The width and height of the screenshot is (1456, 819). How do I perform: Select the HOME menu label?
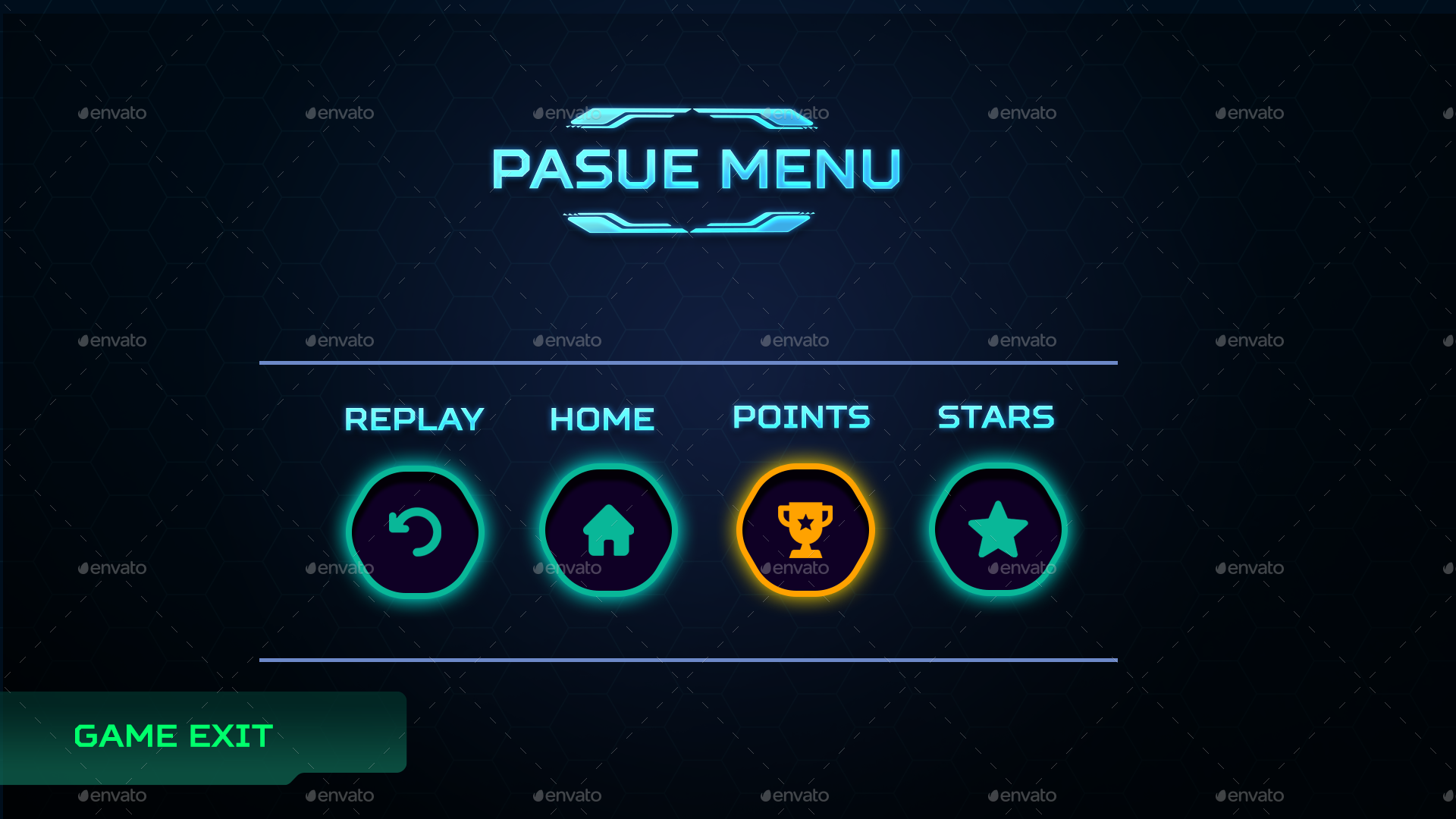point(602,417)
